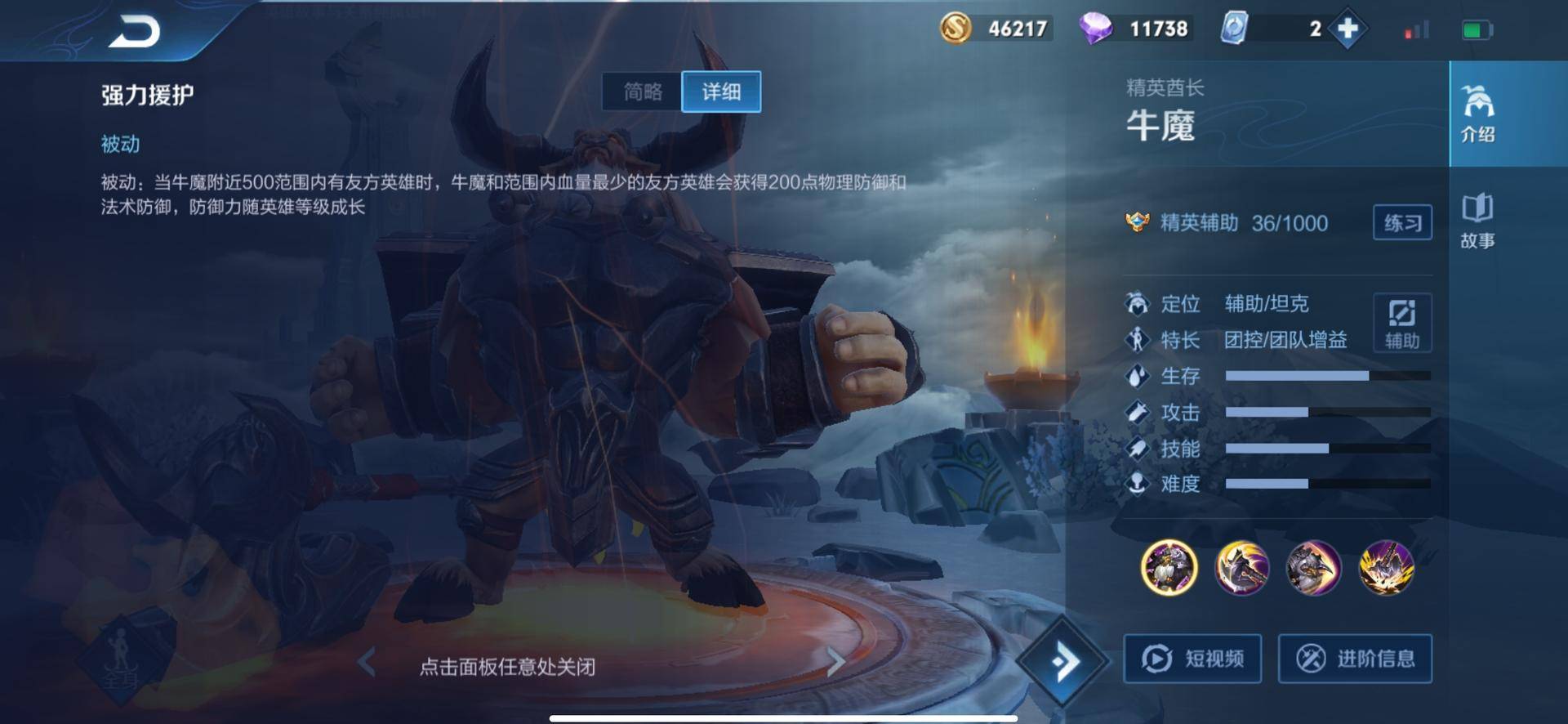Click the 精英辅助 rank badge icon
Viewport: 1568px width, 724px height.
click(1136, 221)
